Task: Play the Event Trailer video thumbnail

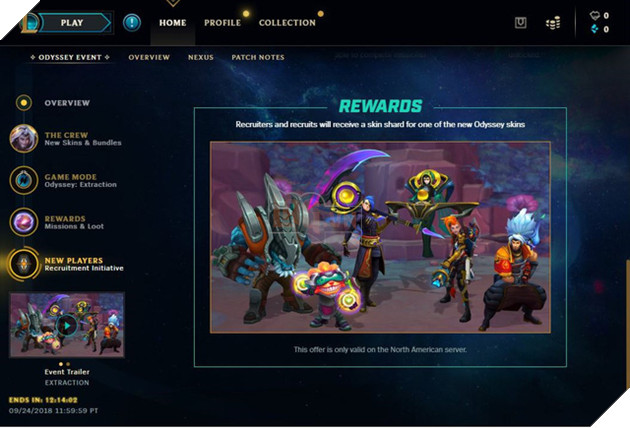Action: (x=67, y=324)
